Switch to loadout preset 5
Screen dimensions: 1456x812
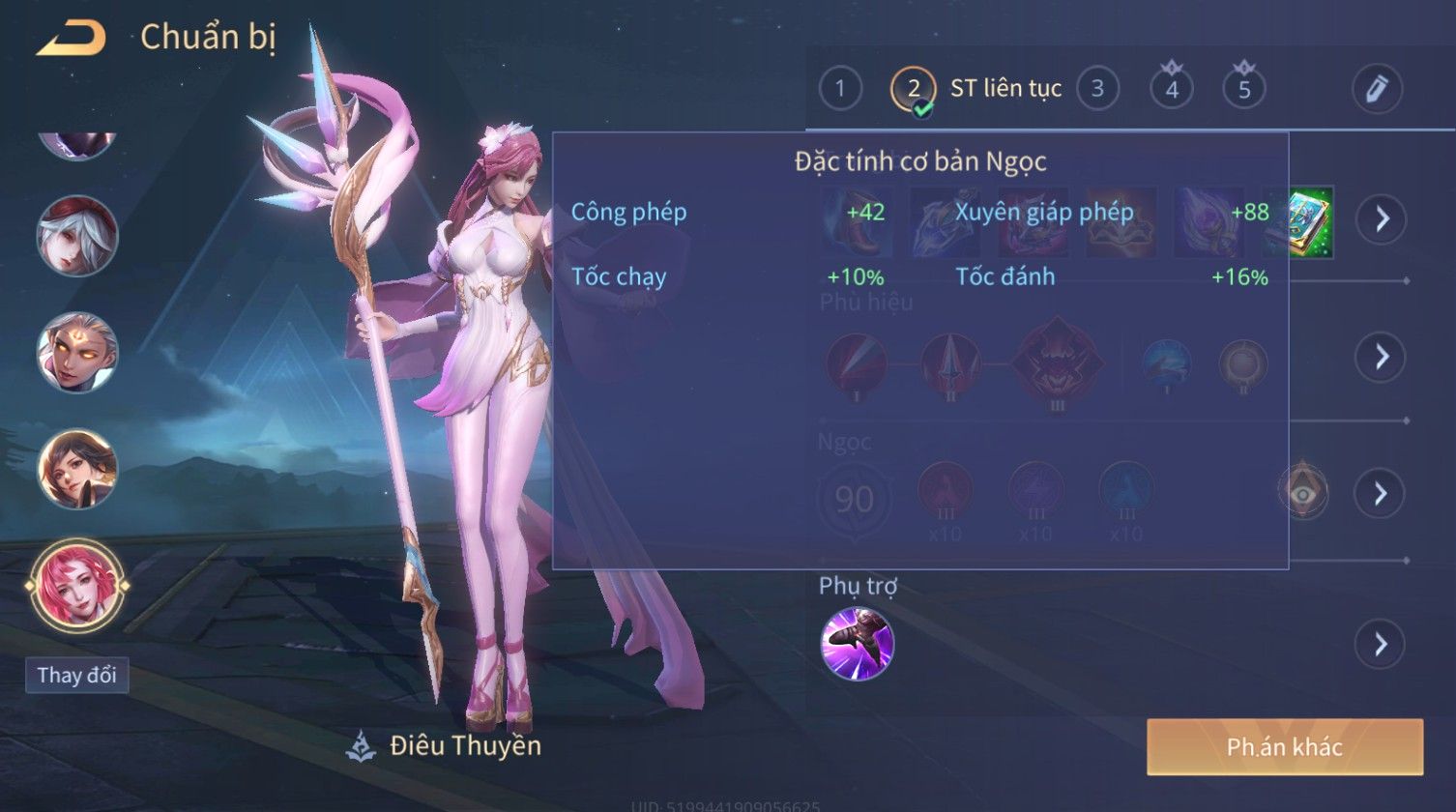pos(1244,89)
